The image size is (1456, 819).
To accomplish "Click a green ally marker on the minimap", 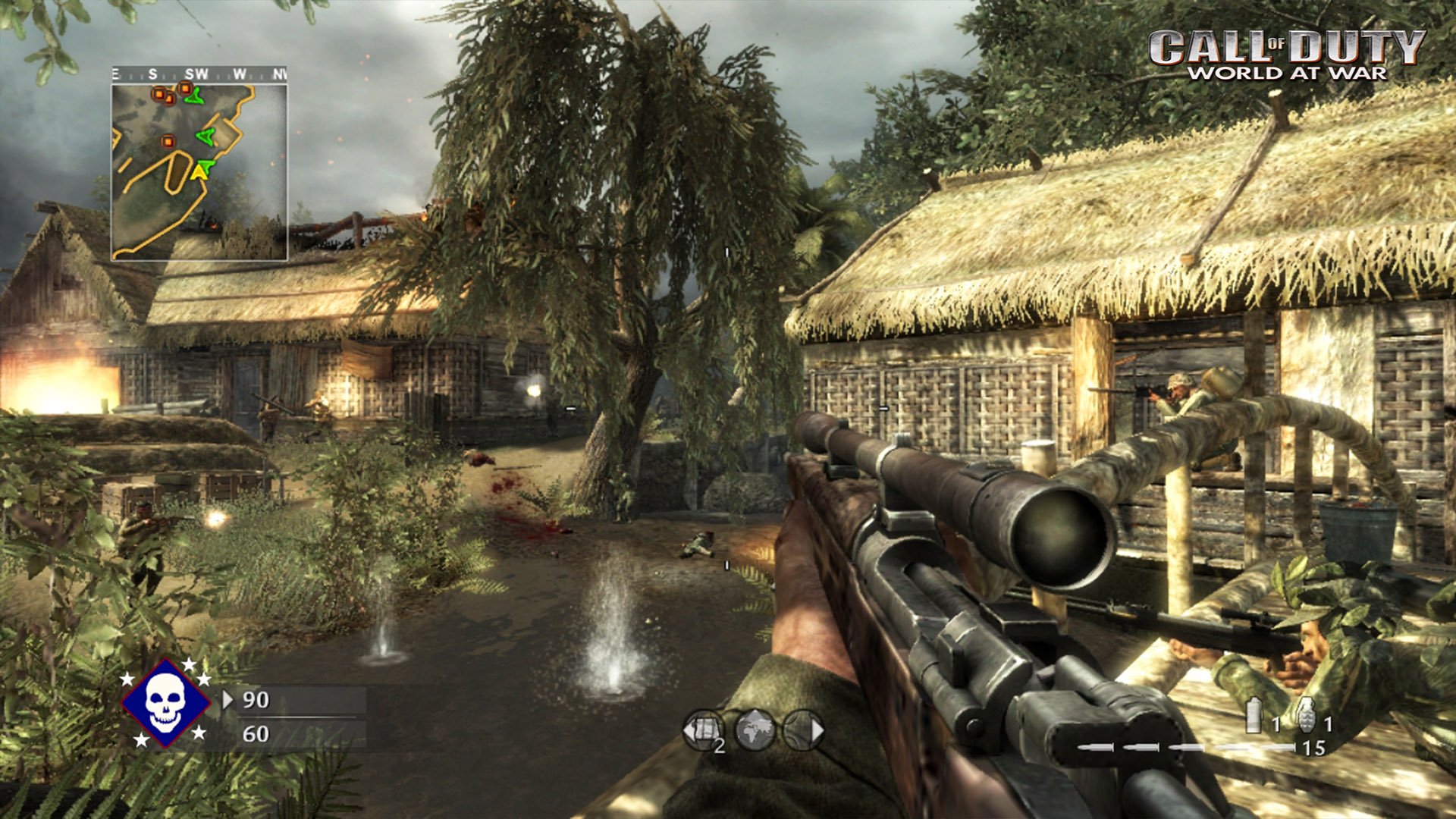I will (x=205, y=136).
